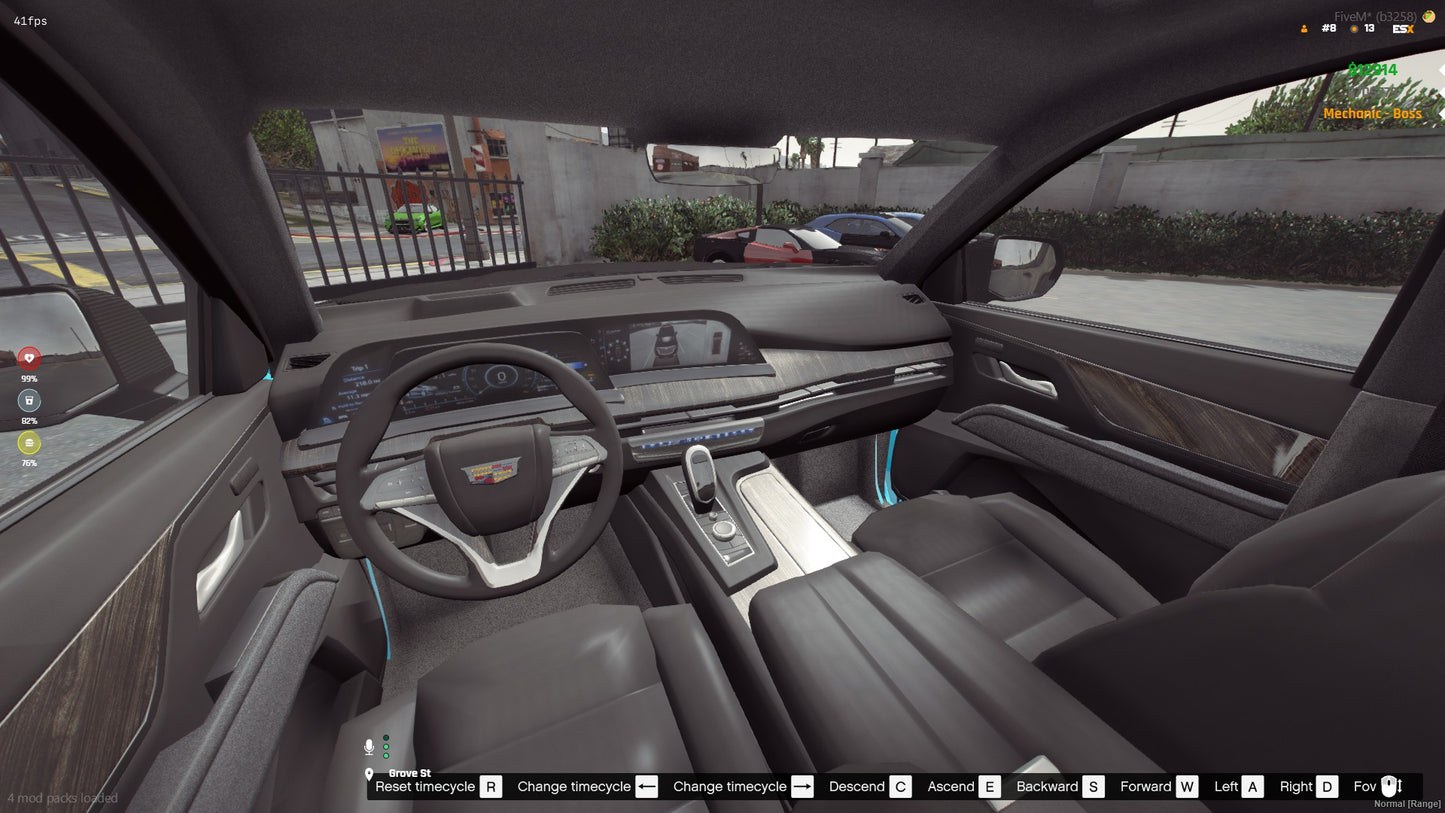Click the FiveM taco logo
This screenshot has width=1445, height=813.
(1427, 16)
